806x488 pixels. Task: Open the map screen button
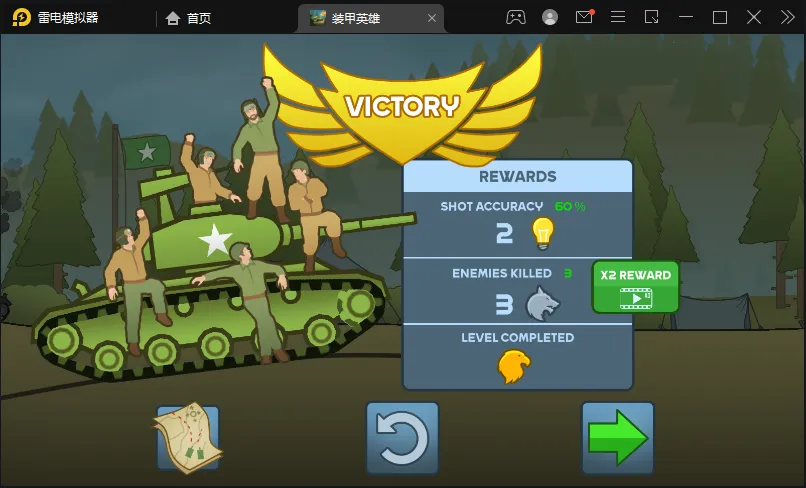click(x=187, y=438)
